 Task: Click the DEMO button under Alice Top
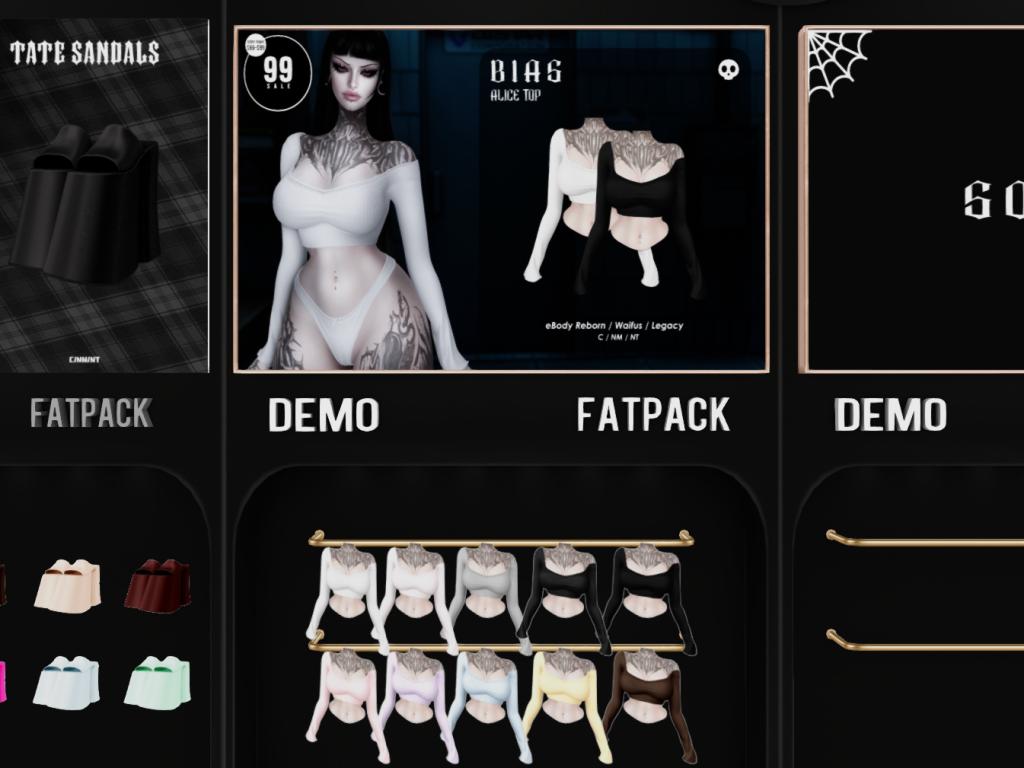pos(323,415)
